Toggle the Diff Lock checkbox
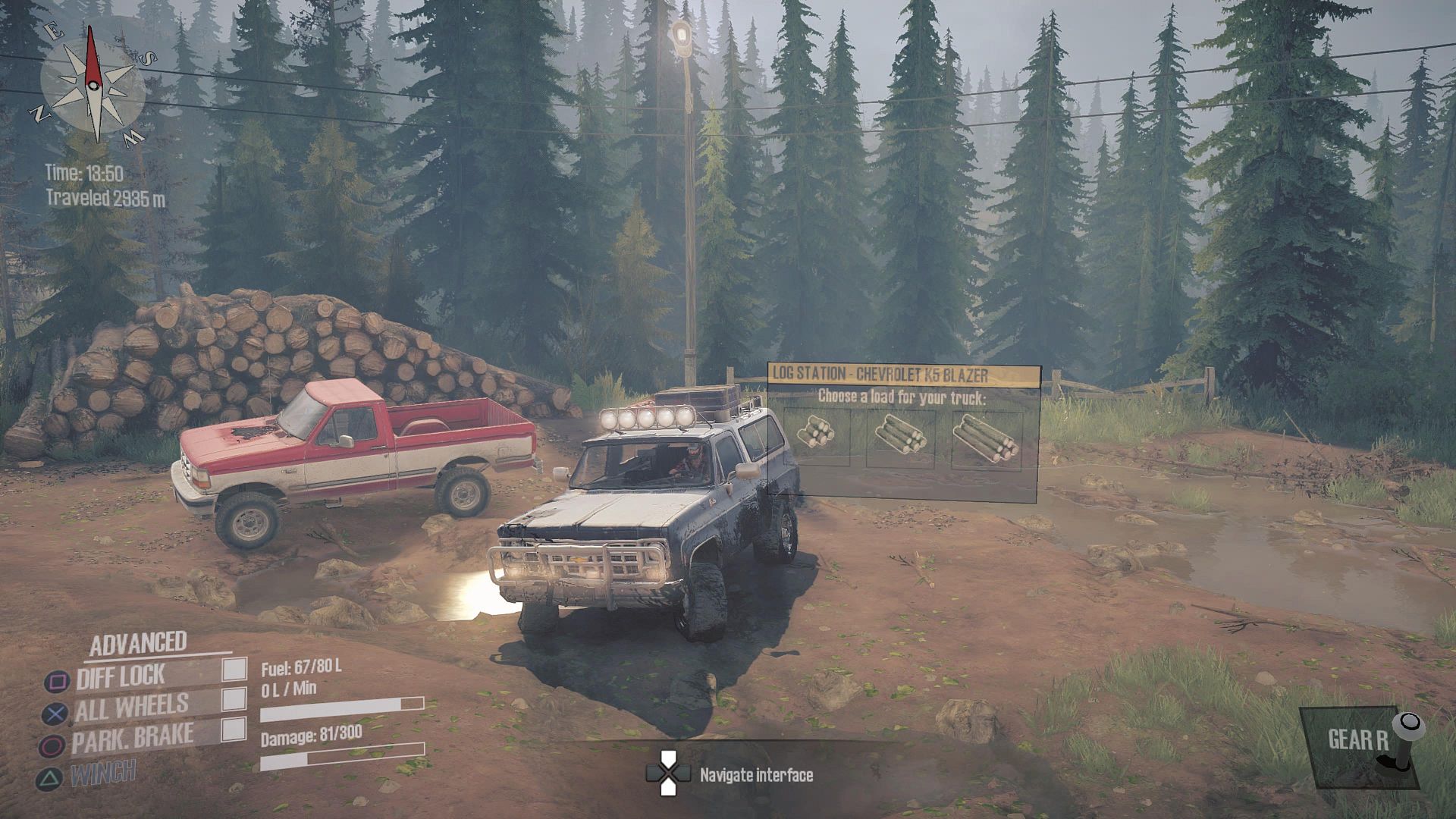This screenshot has height=819, width=1456. (x=234, y=669)
